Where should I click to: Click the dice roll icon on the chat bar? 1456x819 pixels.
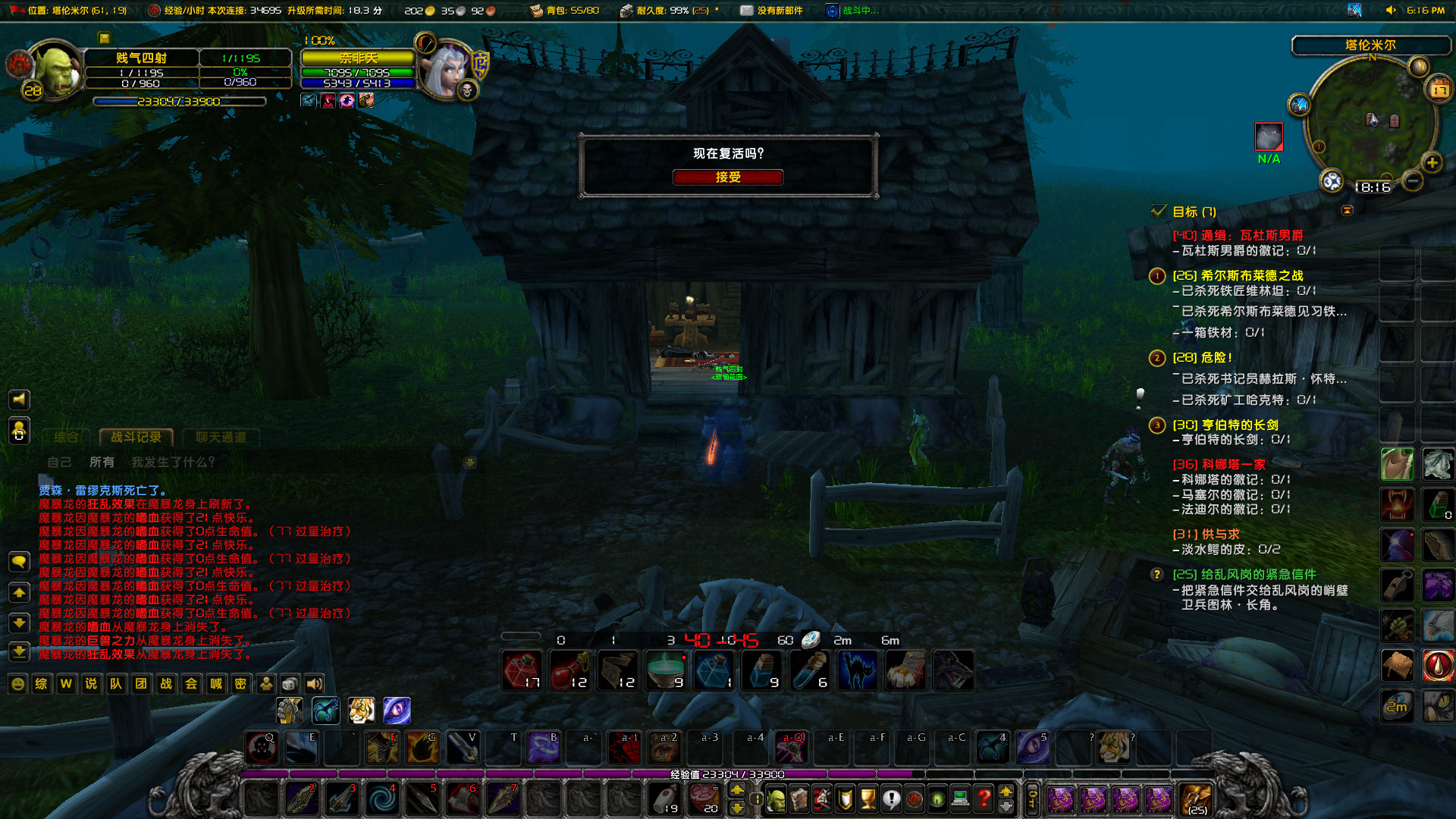[290, 684]
